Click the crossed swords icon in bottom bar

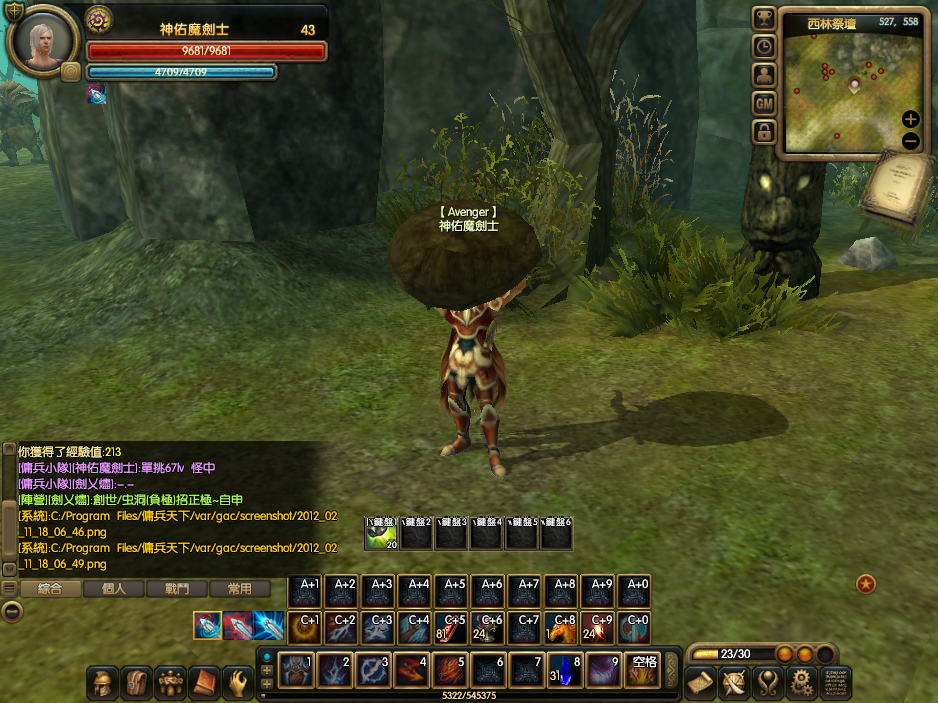pyautogui.click(x=735, y=683)
